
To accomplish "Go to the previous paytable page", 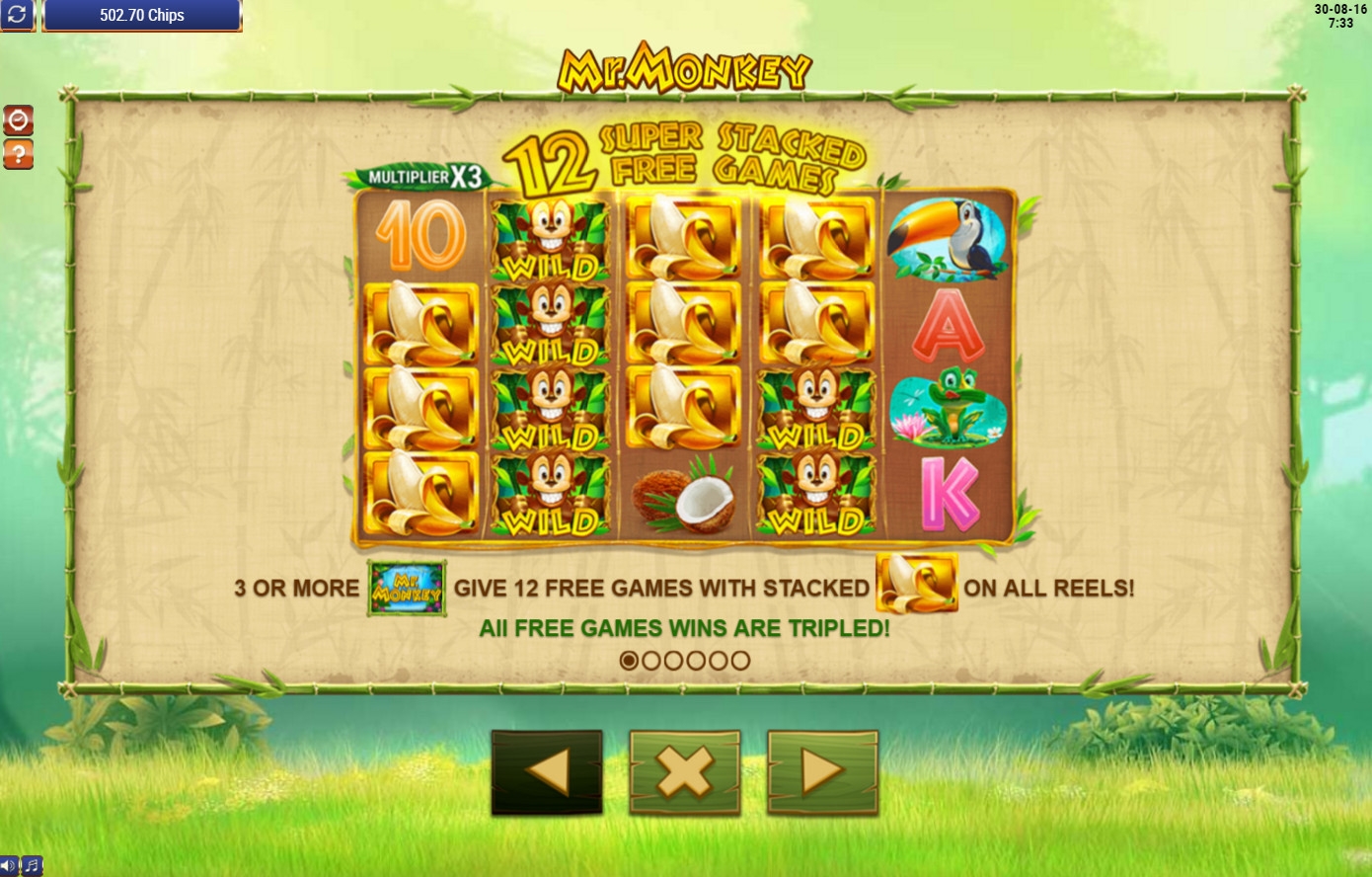I will pos(547,772).
